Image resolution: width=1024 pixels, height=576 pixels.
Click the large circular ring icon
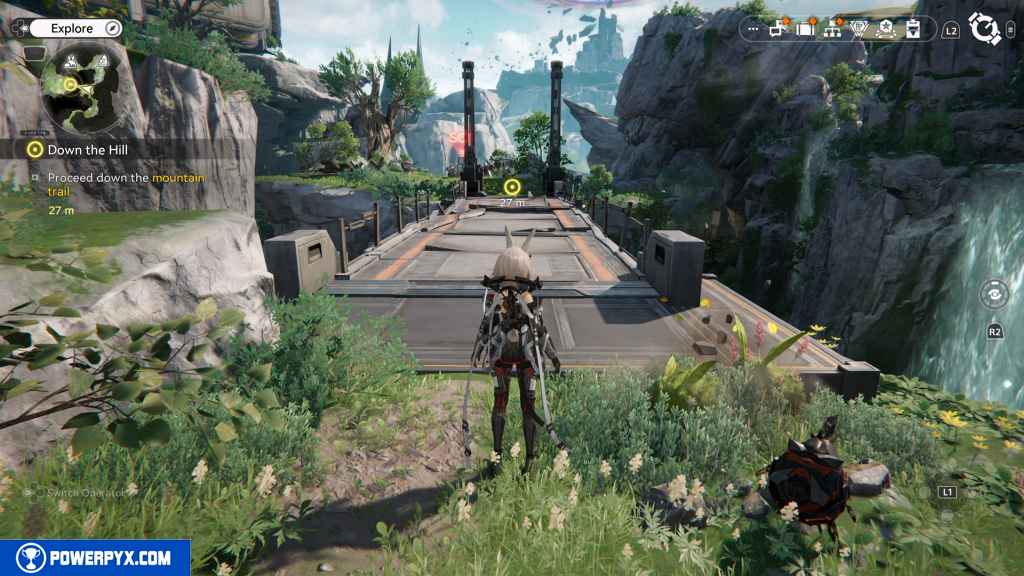[x=985, y=28]
